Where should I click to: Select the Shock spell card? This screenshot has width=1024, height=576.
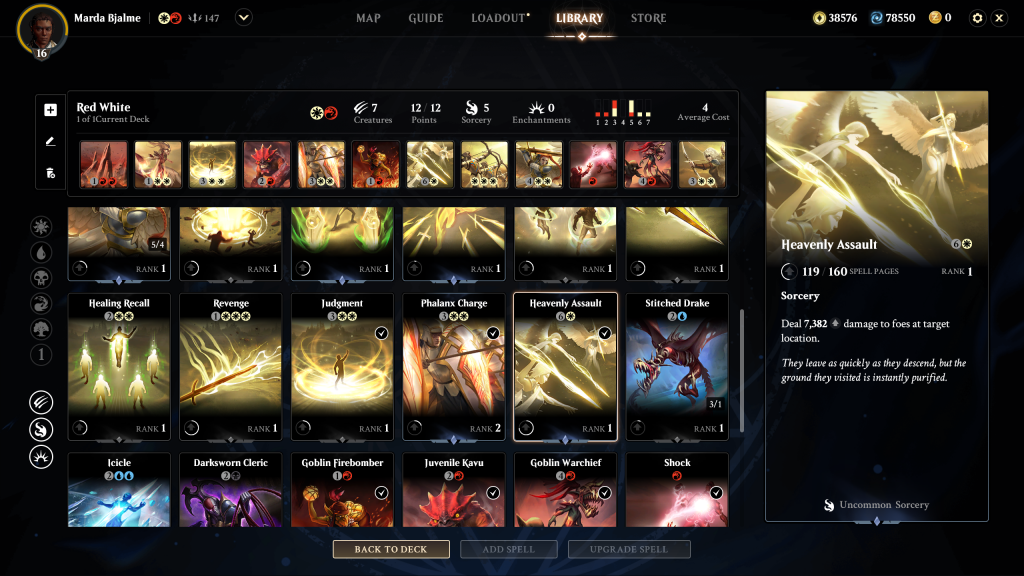point(677,490)
